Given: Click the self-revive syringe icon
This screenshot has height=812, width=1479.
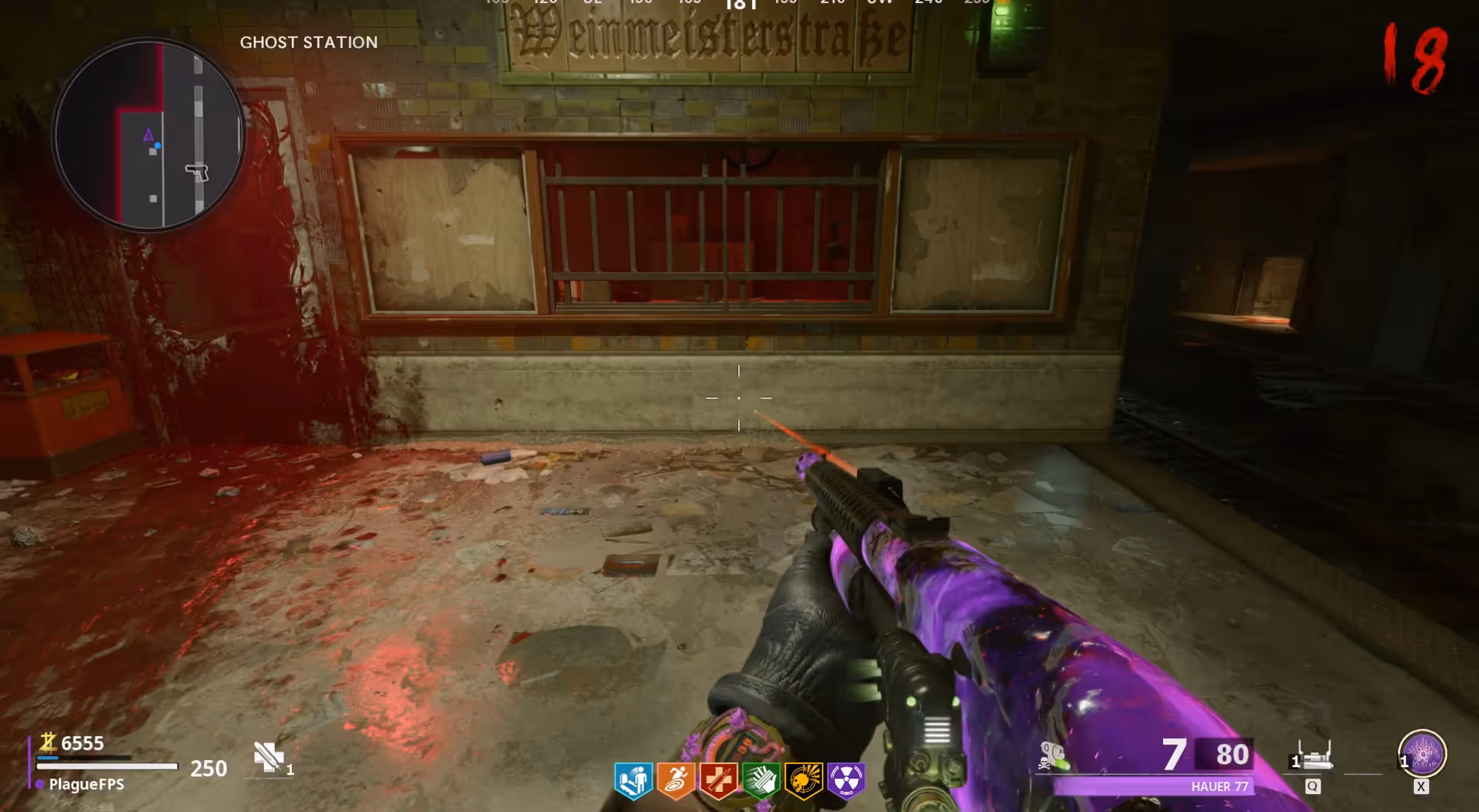Looking at the screenshot, I should (x=268, y=757).
